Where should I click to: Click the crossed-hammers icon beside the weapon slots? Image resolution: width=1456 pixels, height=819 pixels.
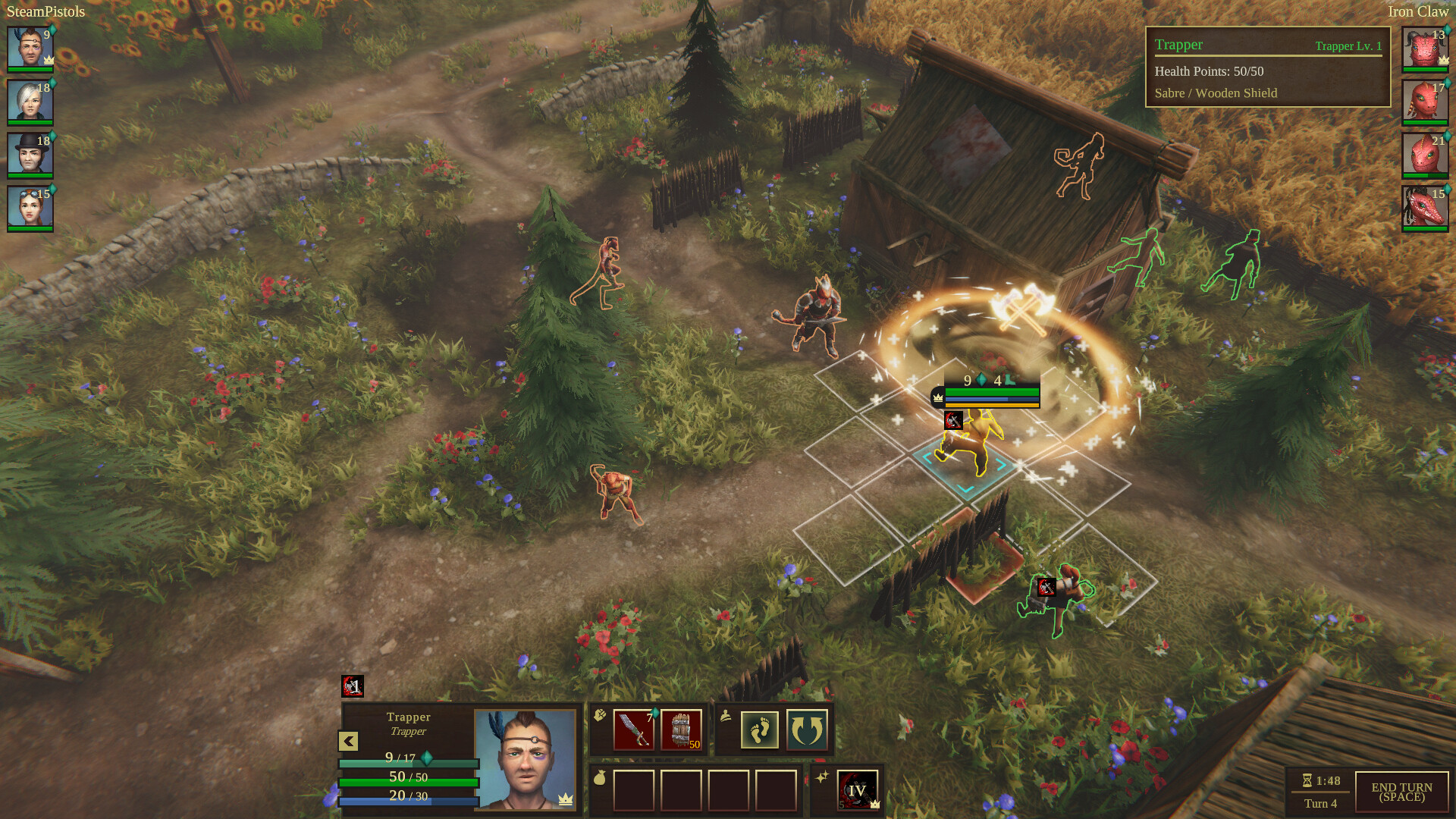point(601,714)
